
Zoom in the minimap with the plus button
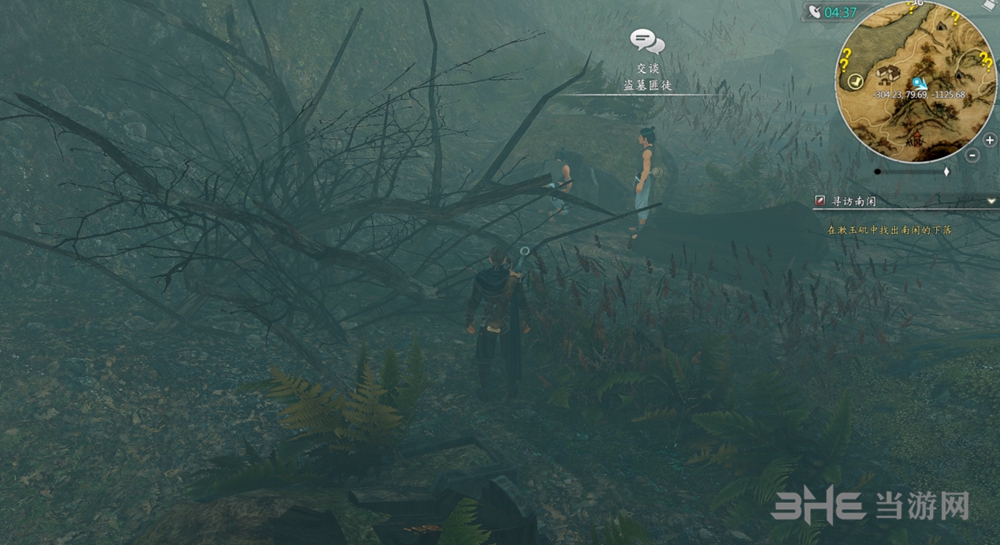point(989,140)
